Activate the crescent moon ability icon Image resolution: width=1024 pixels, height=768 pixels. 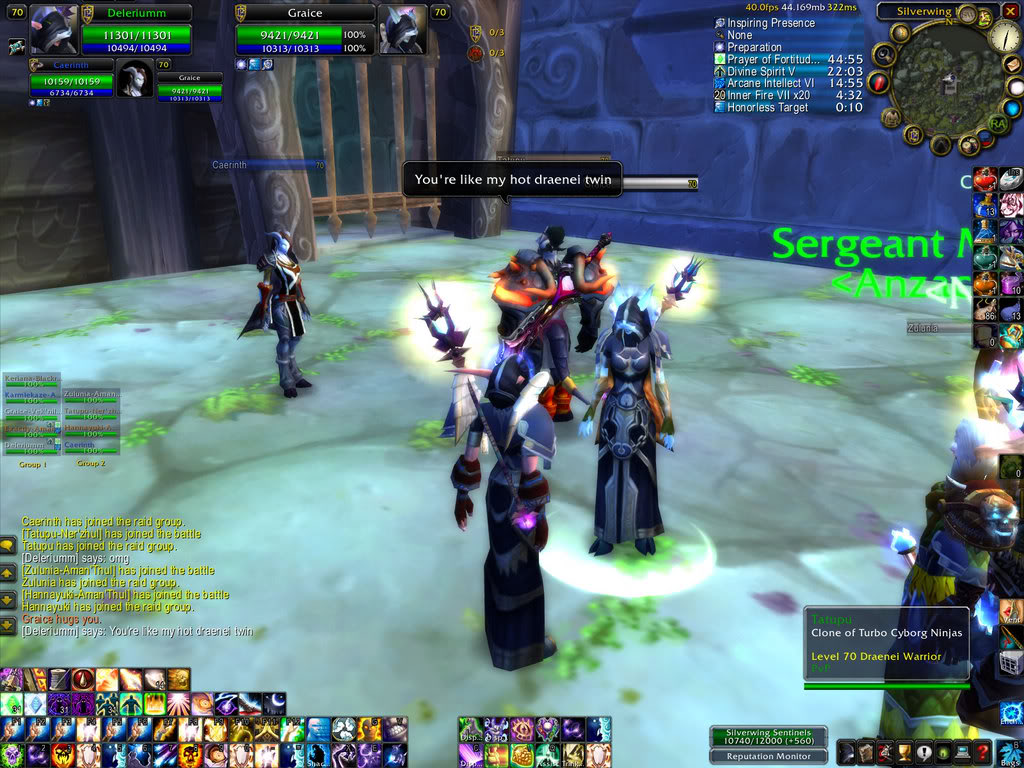click(274, 702)
